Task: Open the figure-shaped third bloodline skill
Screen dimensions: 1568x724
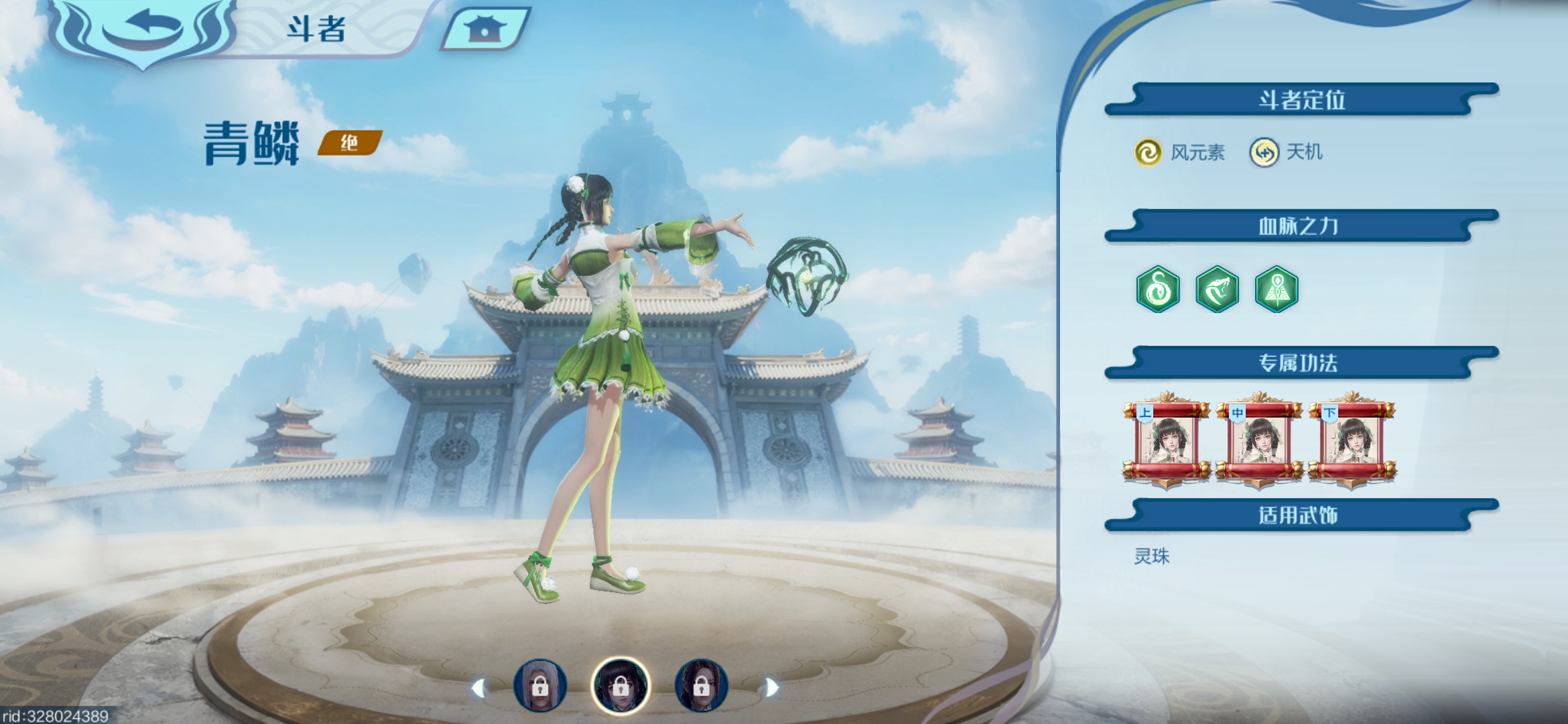Action: click(x=1277, y=290)
